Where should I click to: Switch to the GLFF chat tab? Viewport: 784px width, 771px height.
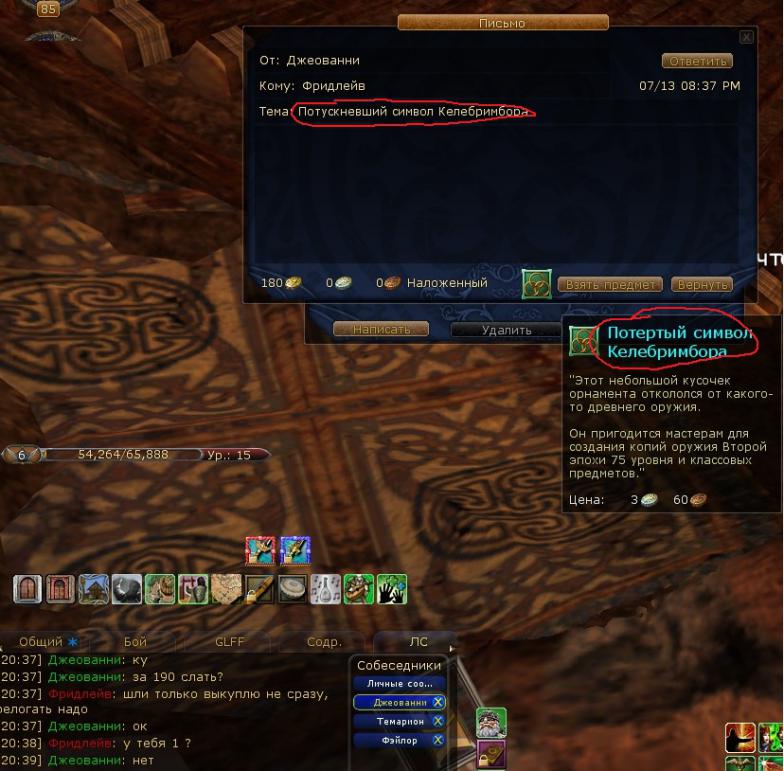[x=229, y=642]
